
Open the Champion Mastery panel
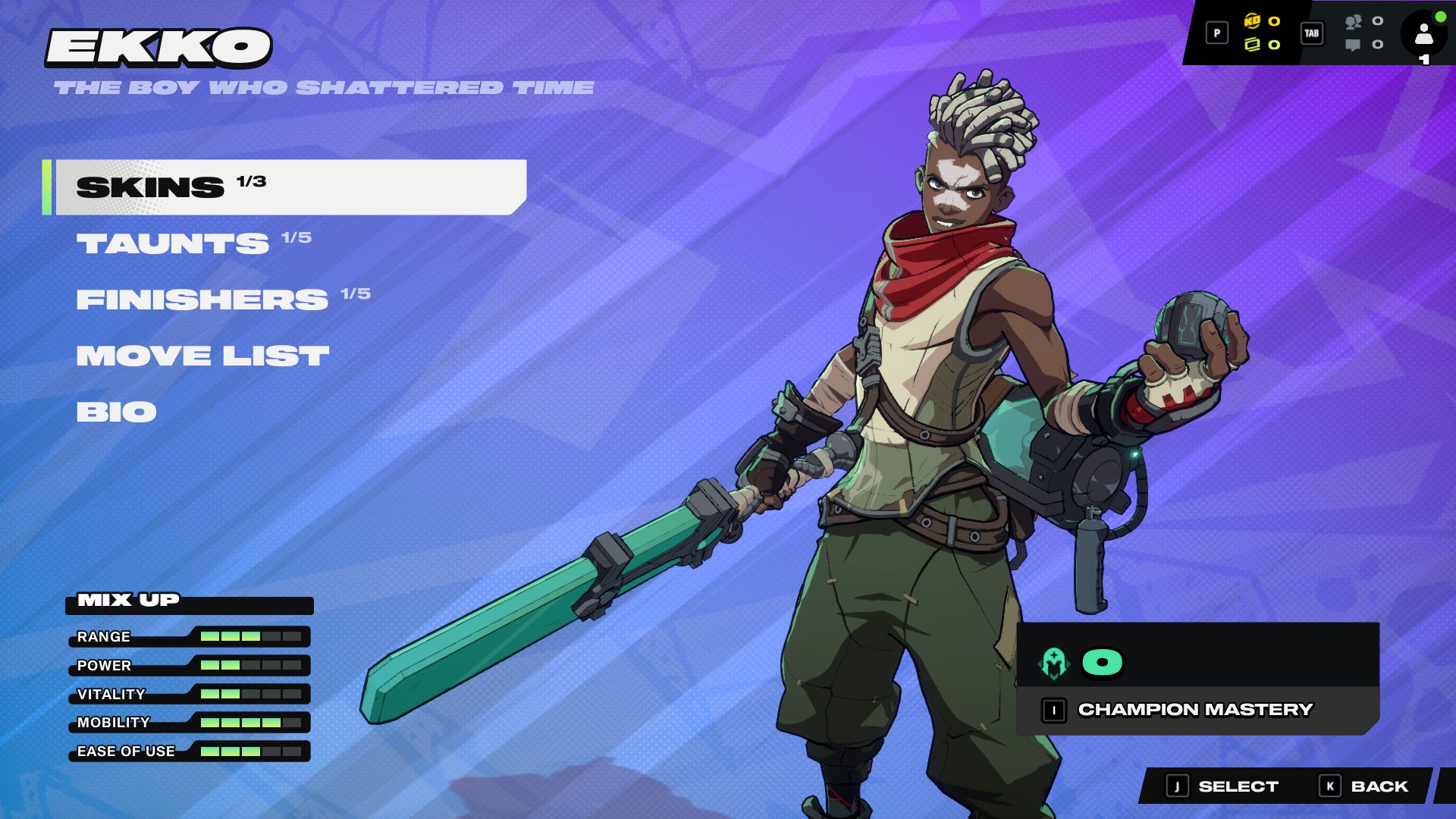(1195, 710)
